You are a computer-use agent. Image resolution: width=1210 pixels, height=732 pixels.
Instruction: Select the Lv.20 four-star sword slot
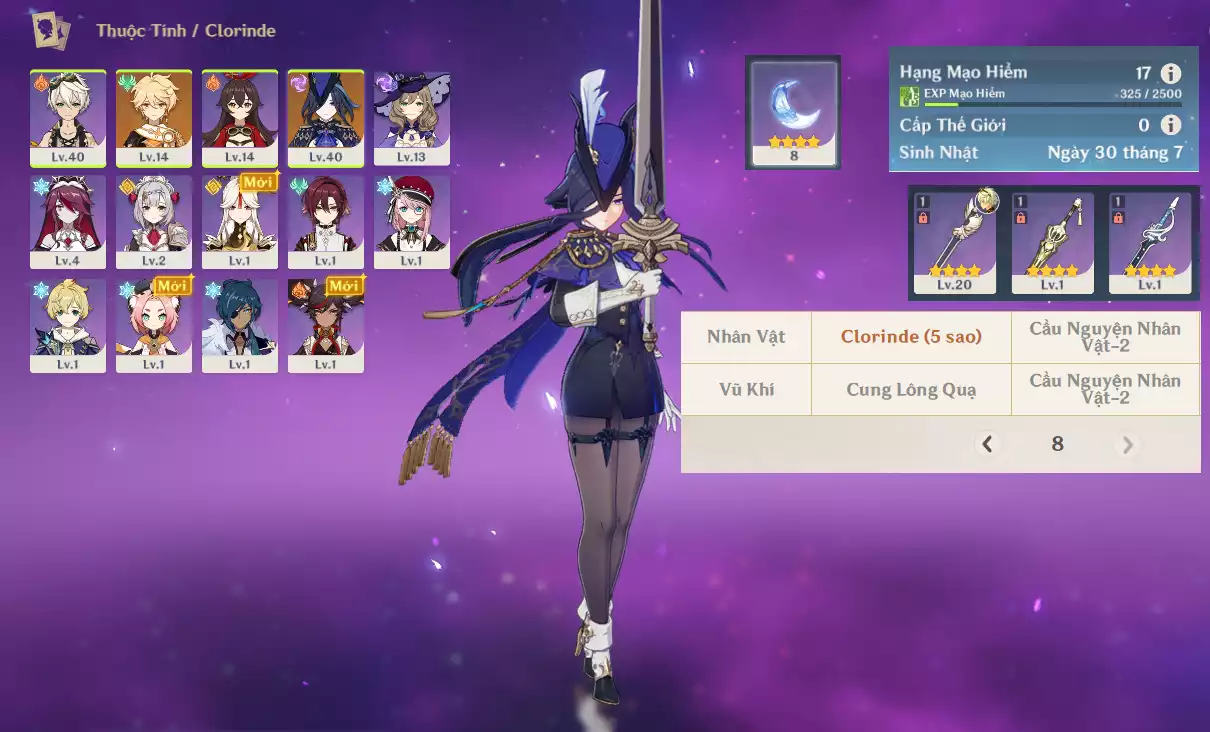[955, 242]
